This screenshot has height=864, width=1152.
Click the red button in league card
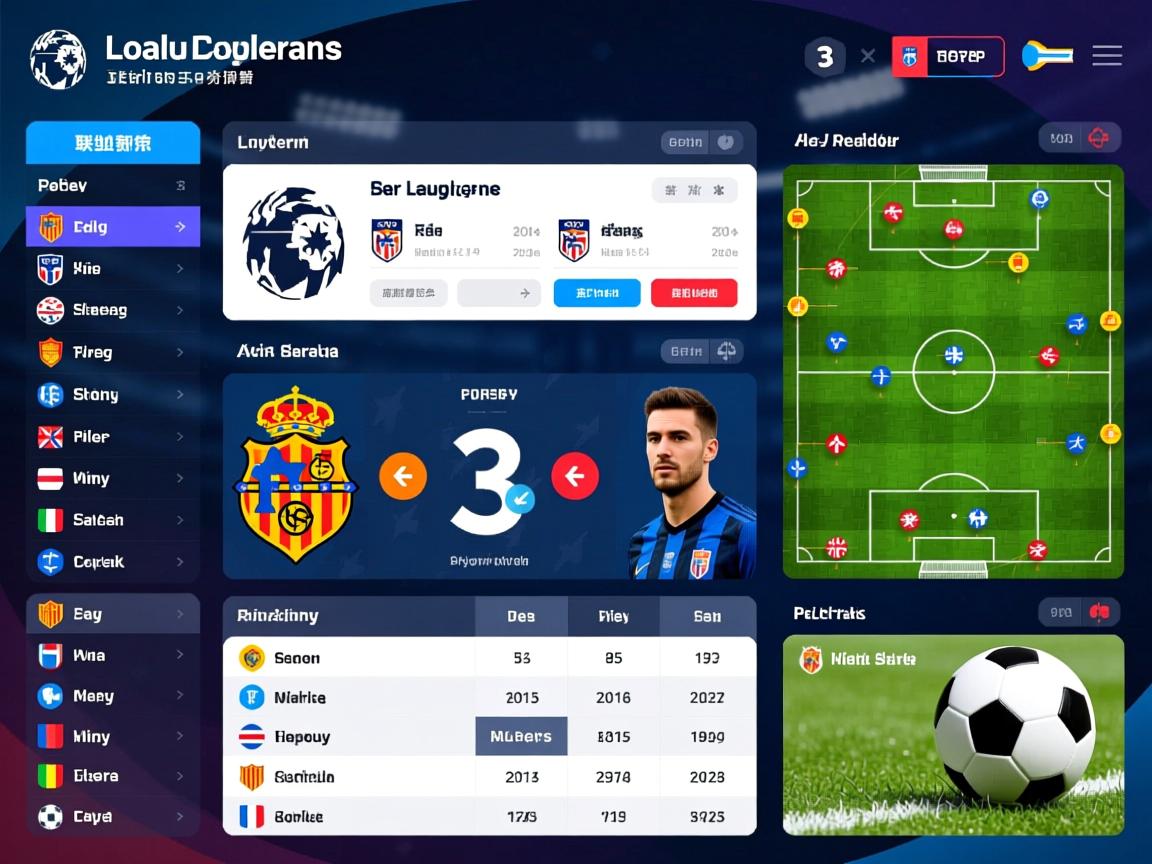coord(693,293)
